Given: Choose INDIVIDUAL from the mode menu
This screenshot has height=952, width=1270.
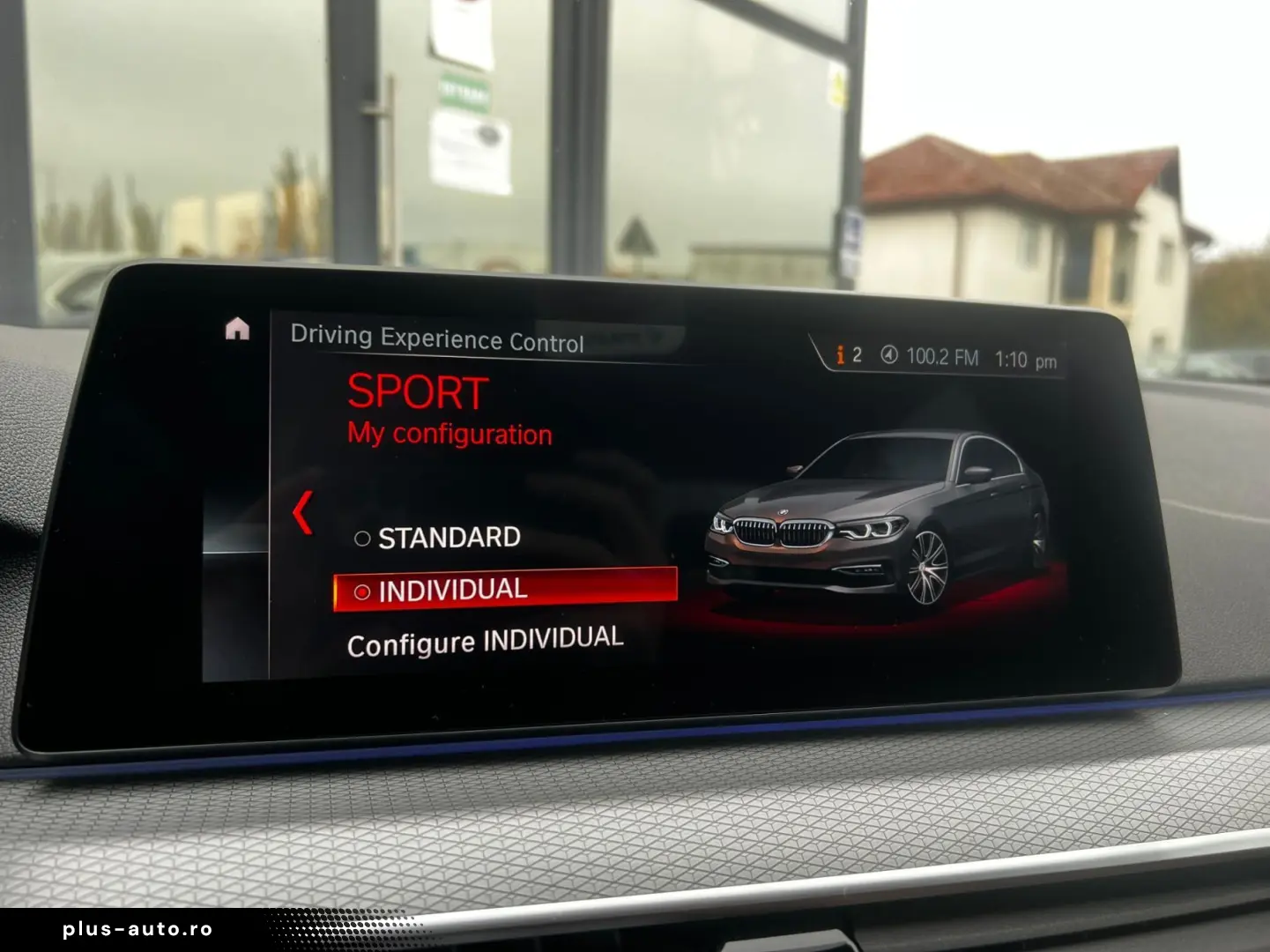Looking at the screenshot, I should [451, 590].
